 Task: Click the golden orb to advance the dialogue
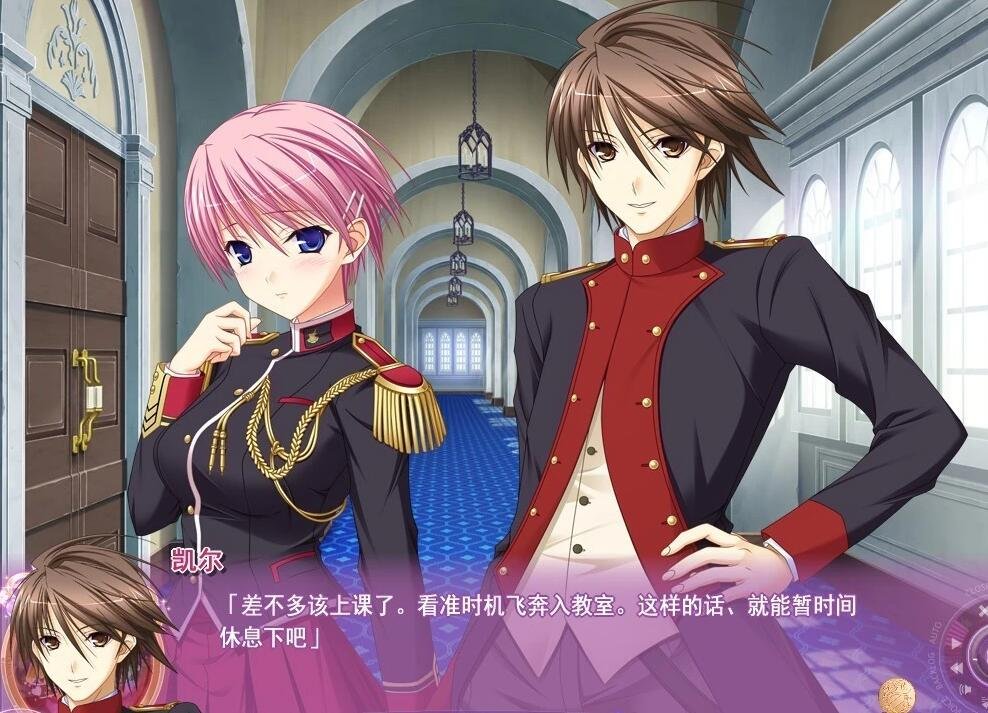[x=899, y=697]
